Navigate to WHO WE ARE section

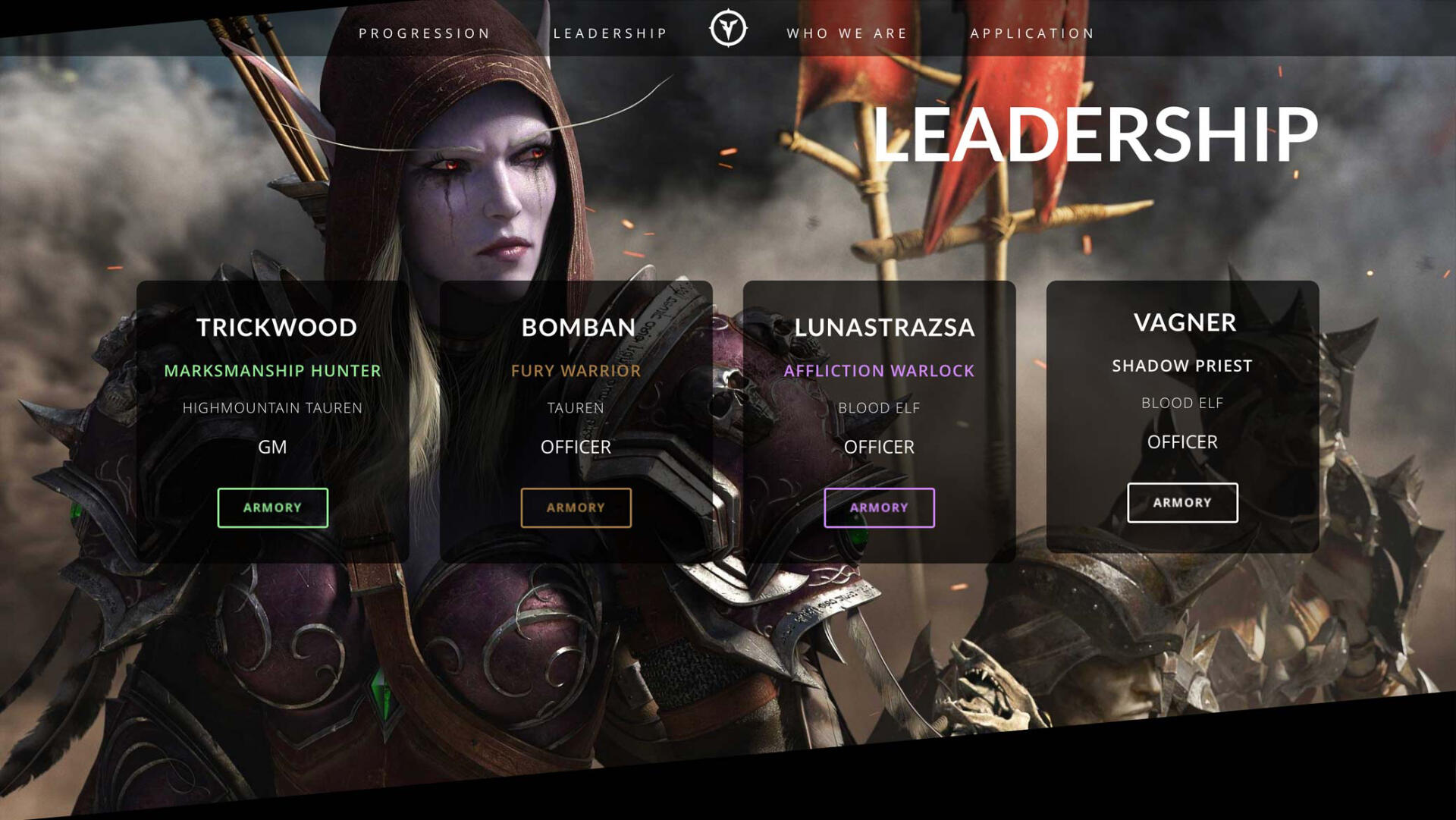(847, 33)
